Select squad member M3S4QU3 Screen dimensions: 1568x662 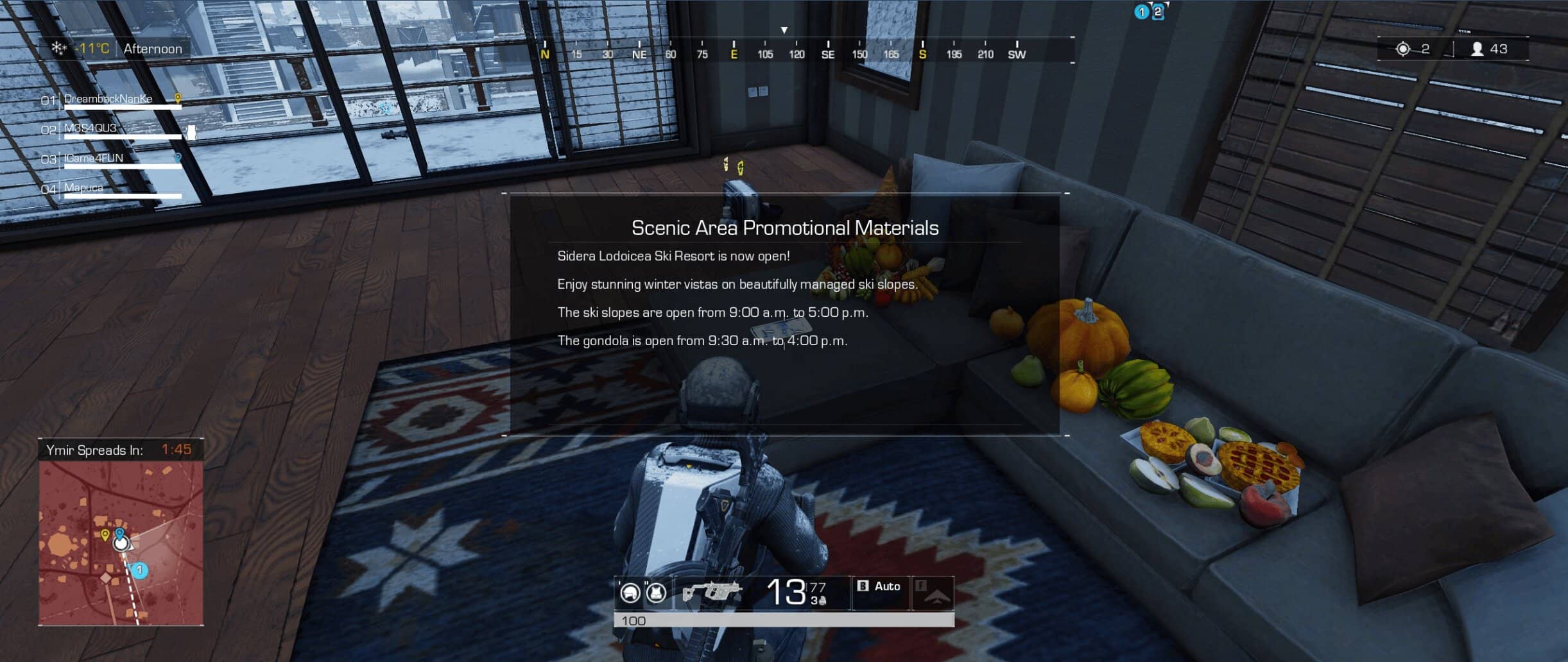(x=90, y=128)
